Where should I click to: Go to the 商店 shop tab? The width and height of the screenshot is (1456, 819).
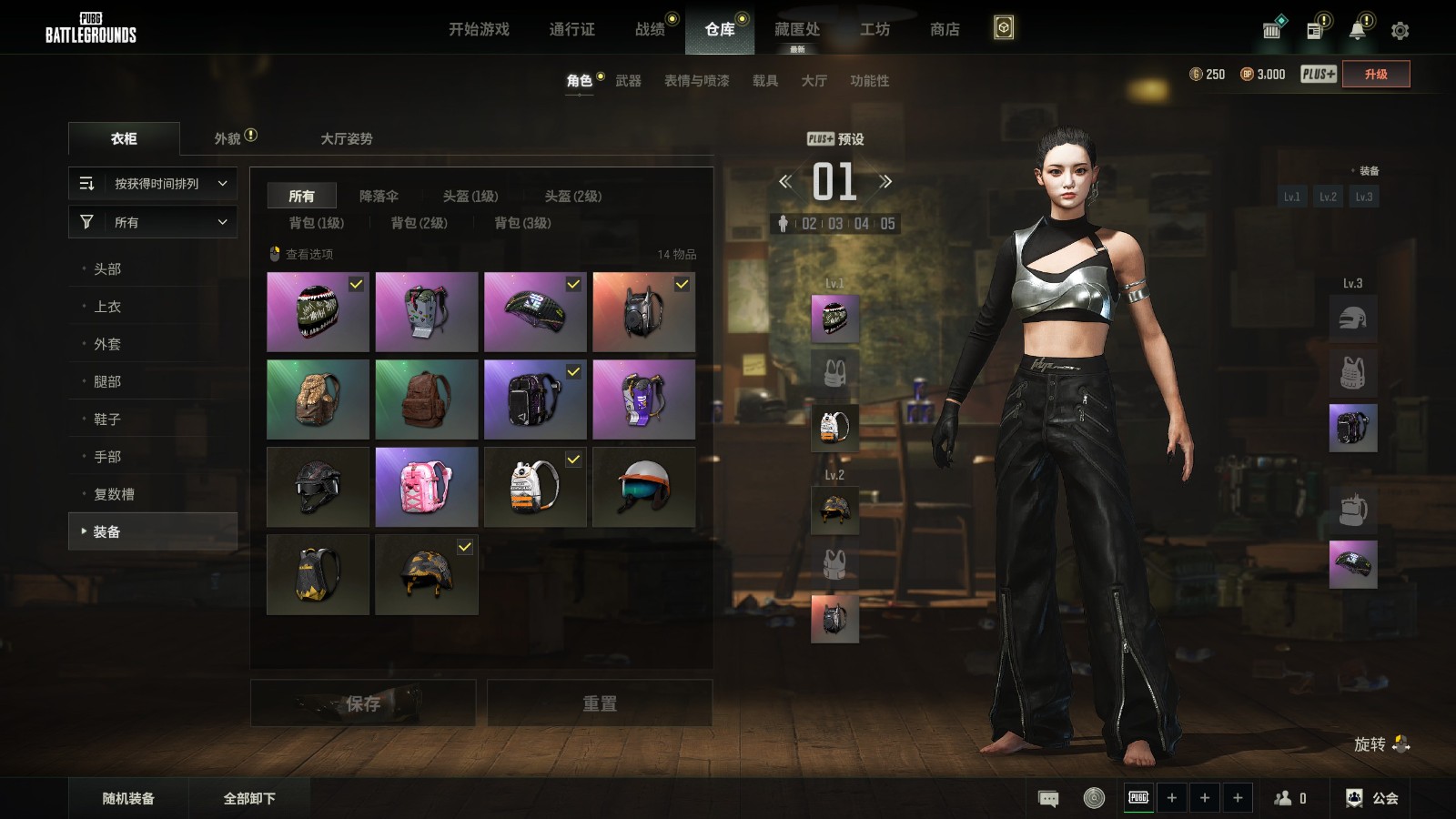tap(945, 29)
